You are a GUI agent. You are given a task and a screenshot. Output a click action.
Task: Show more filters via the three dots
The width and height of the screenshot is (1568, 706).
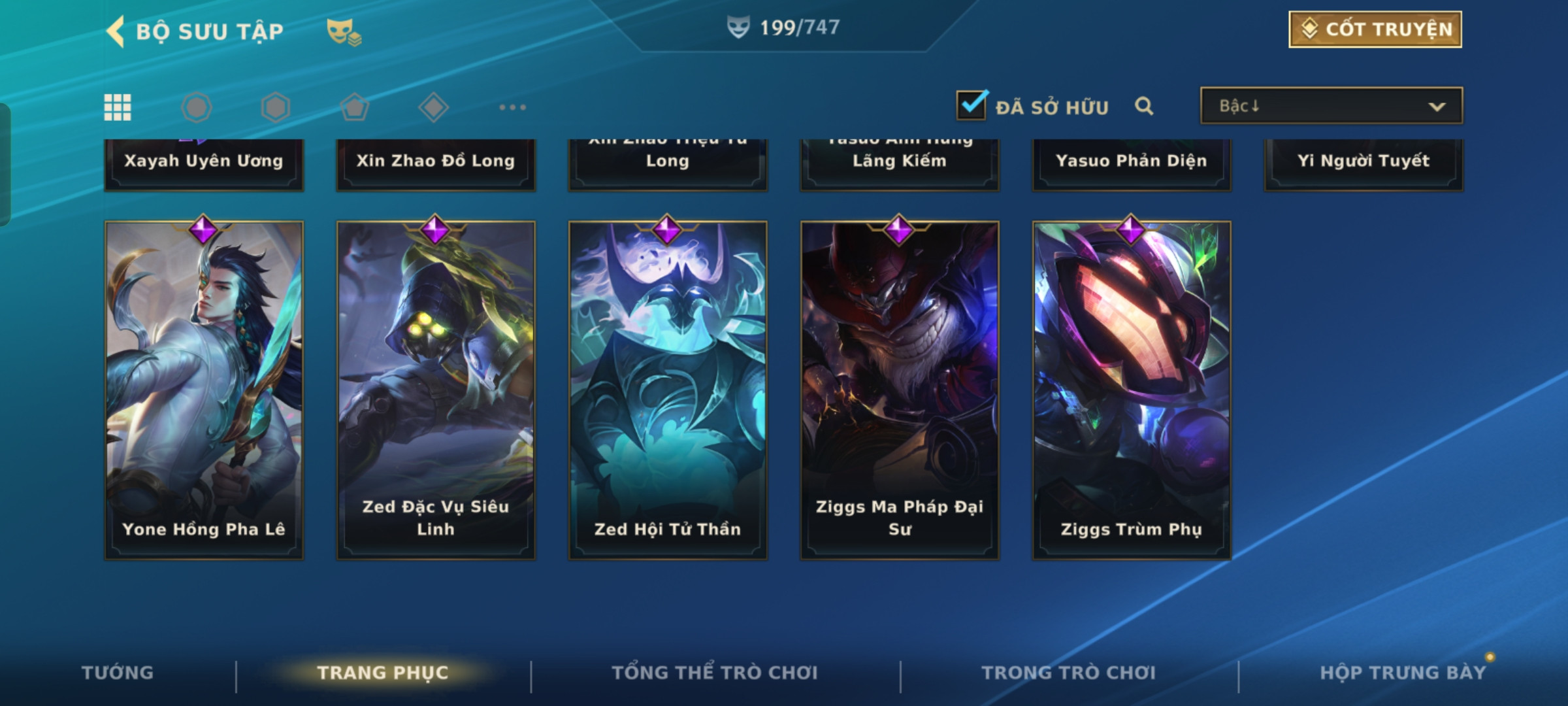click(x=512, y=107)
